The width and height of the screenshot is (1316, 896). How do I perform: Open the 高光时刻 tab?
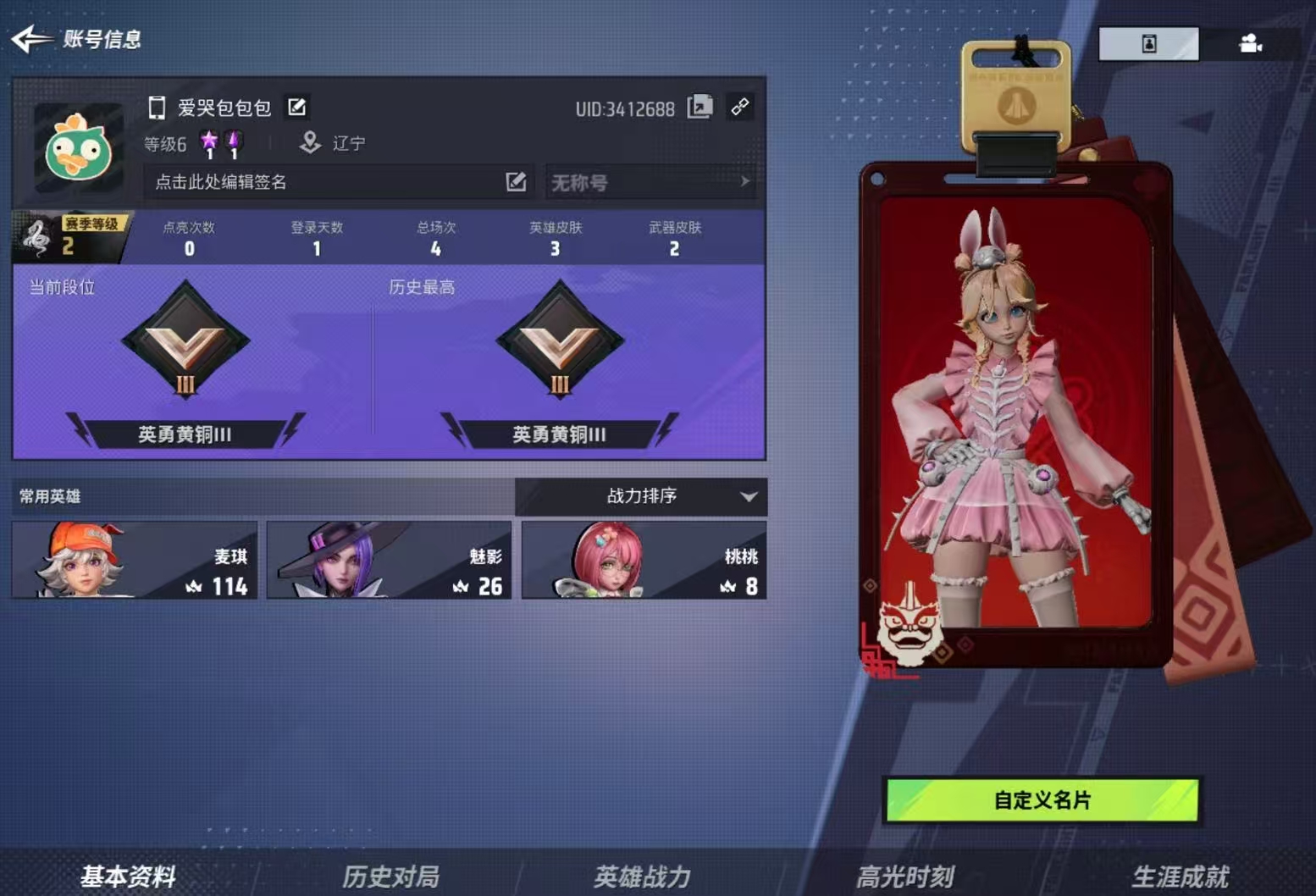pos(905,876)
